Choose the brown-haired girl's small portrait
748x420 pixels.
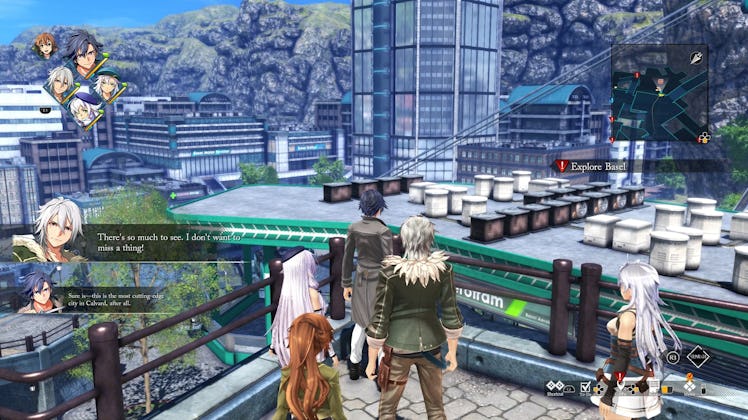click(43, 45)
